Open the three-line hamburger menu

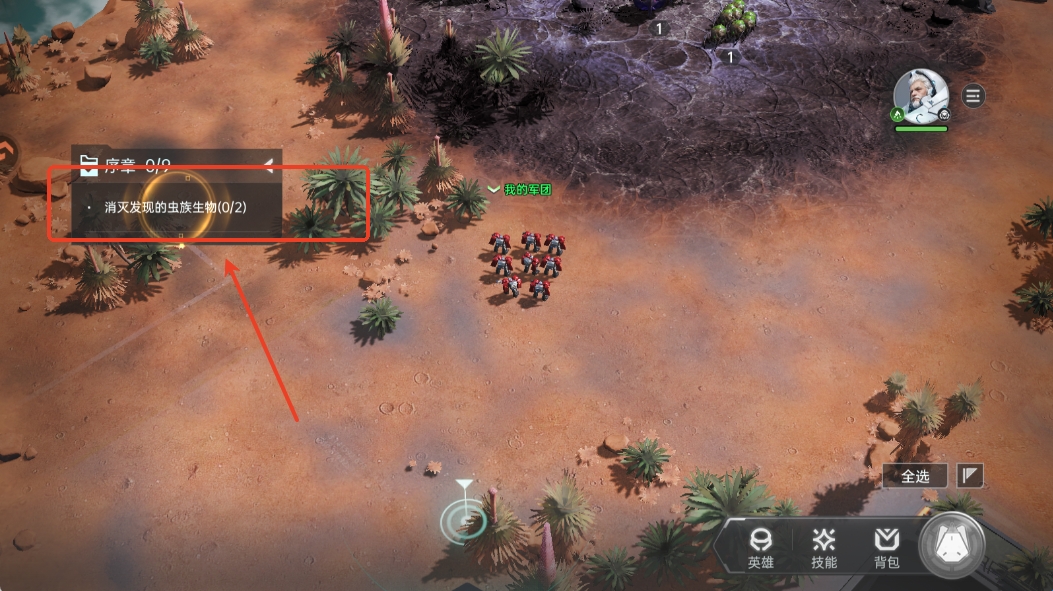tap(973, 96)
